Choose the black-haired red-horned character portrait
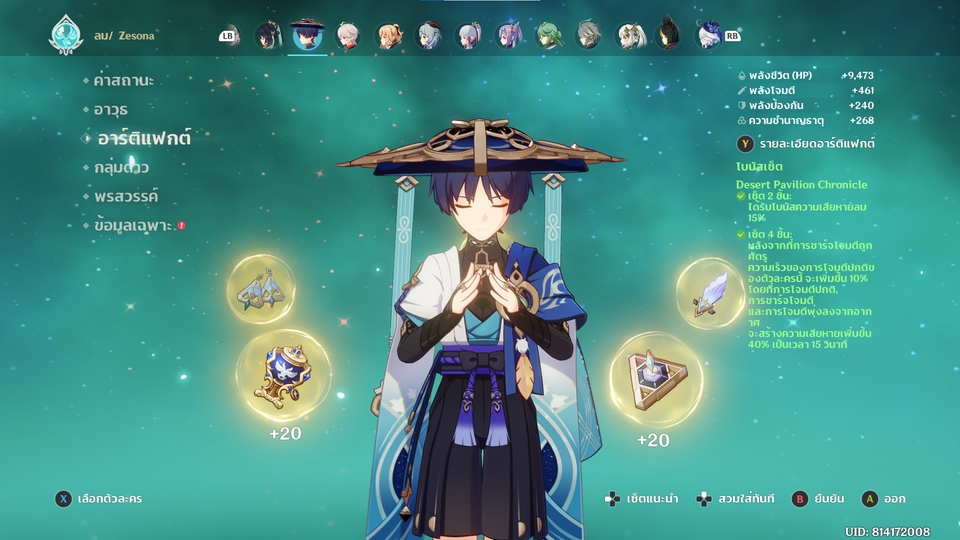The height and width of the screenshot is (540, 960). [668, 37]
